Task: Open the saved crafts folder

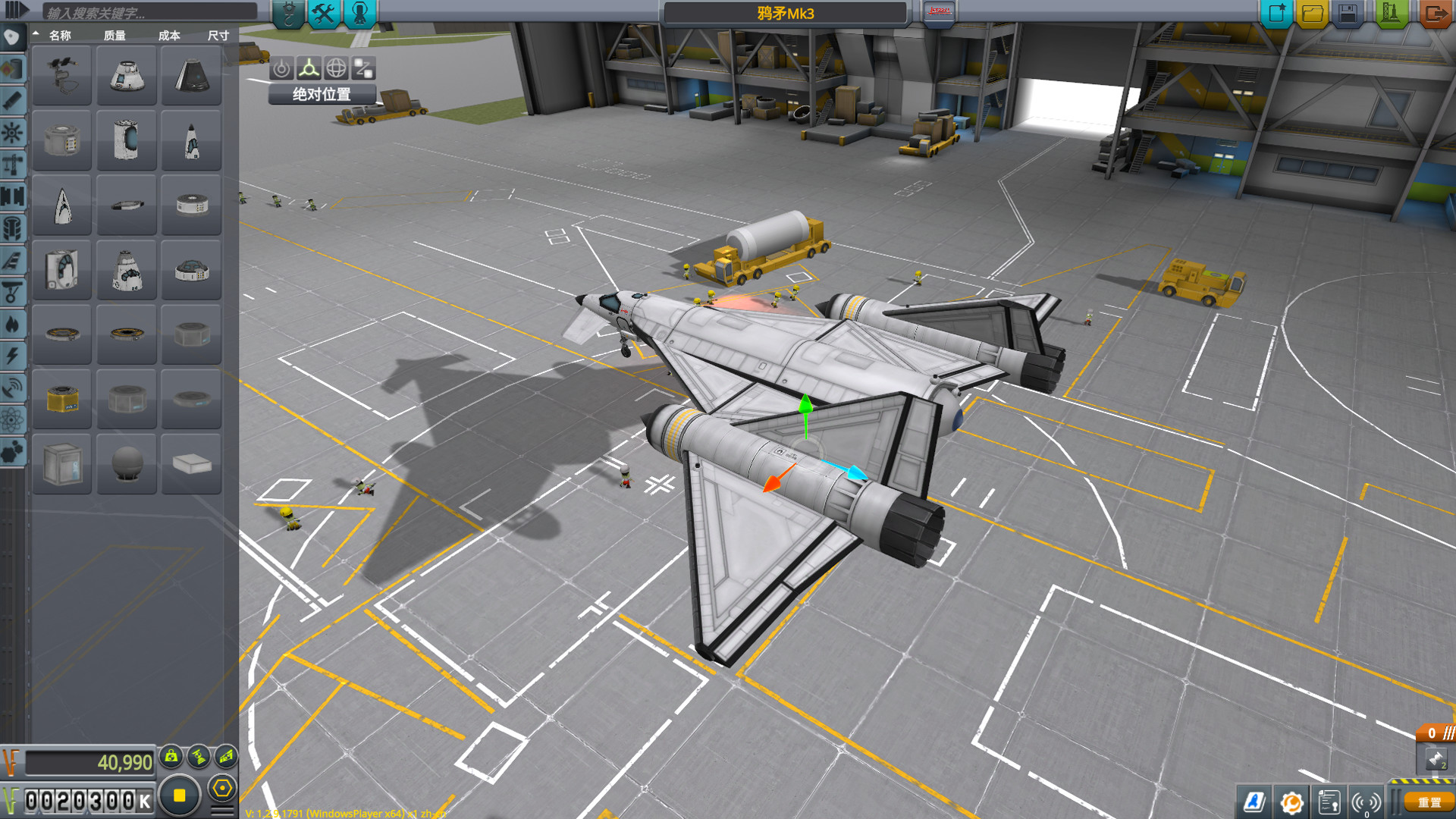Action: 1311,13
